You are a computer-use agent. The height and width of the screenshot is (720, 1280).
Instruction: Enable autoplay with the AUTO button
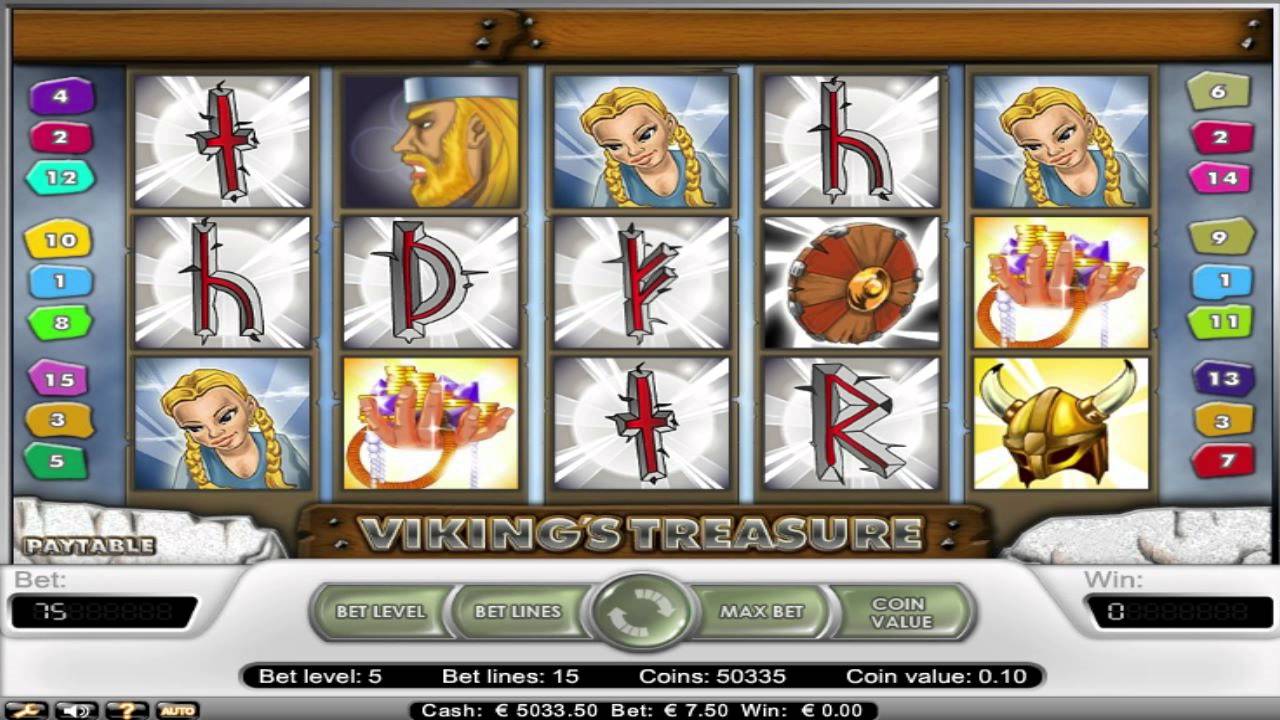(x=176, y=710)
